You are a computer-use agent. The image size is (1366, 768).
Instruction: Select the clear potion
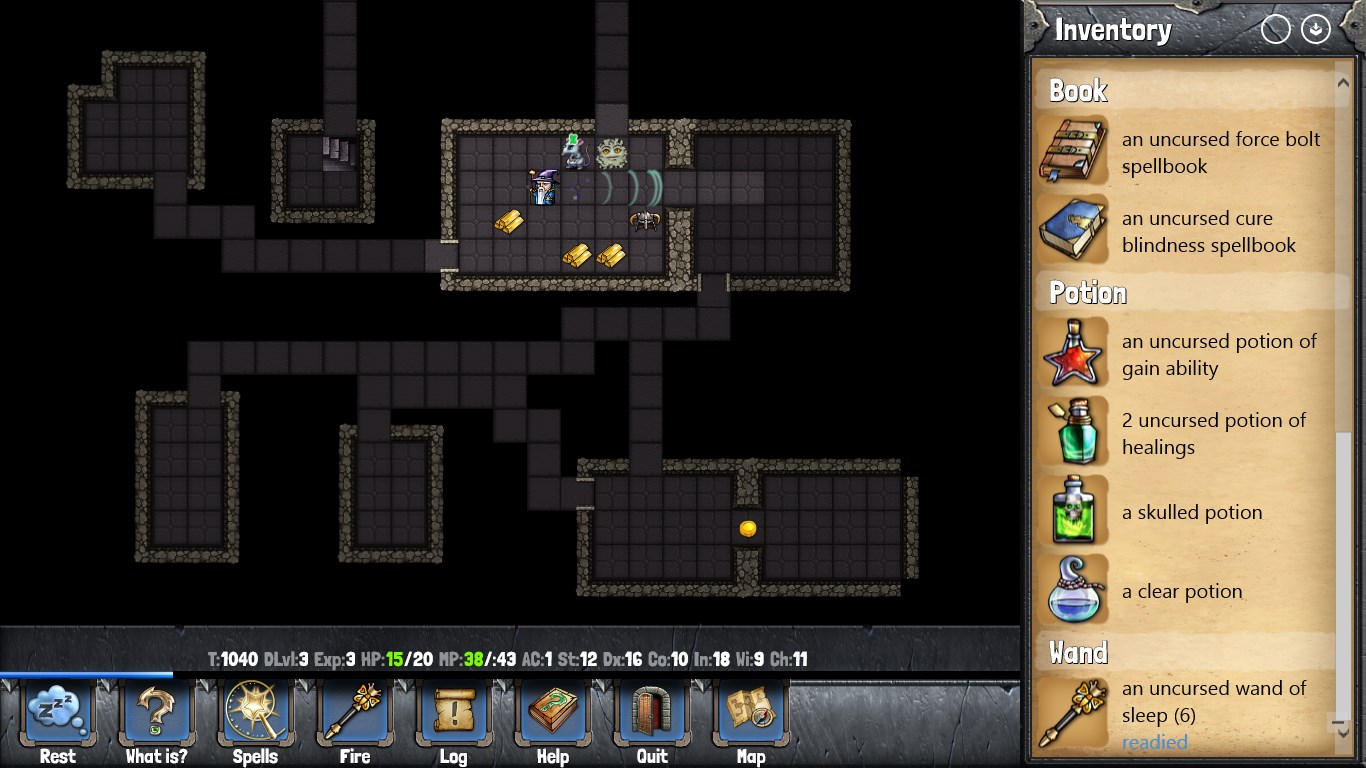point(1190,591)
